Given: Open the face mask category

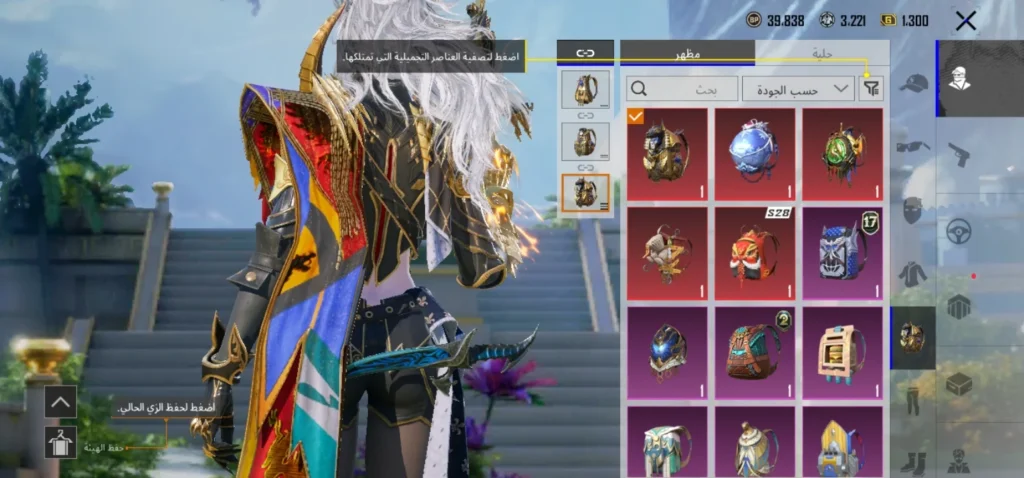Looking at the screenshot, I should (x=913, y=210).
